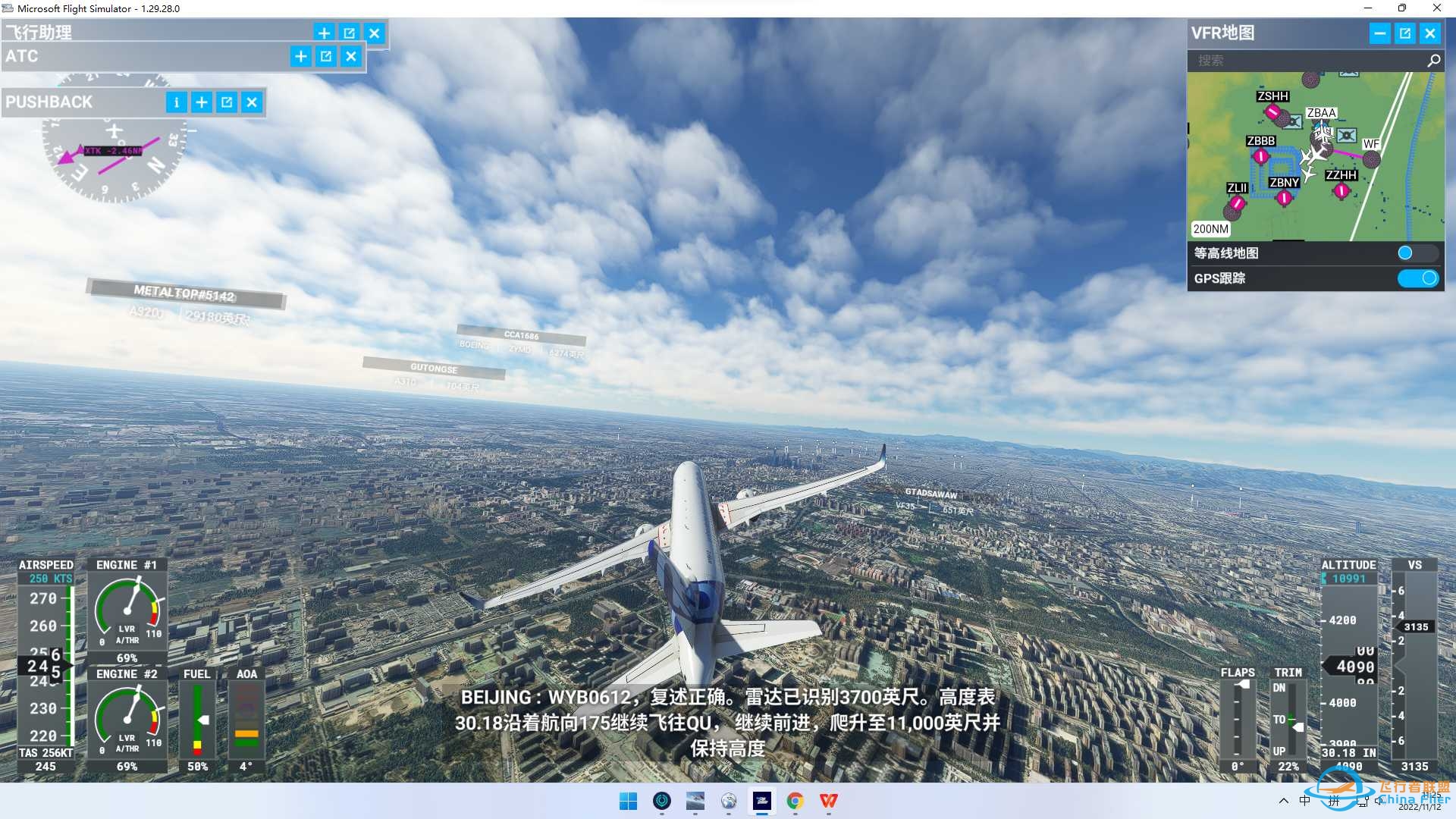
Task: Pop out the ATC panel window
Action: click(x=326, y=56)
